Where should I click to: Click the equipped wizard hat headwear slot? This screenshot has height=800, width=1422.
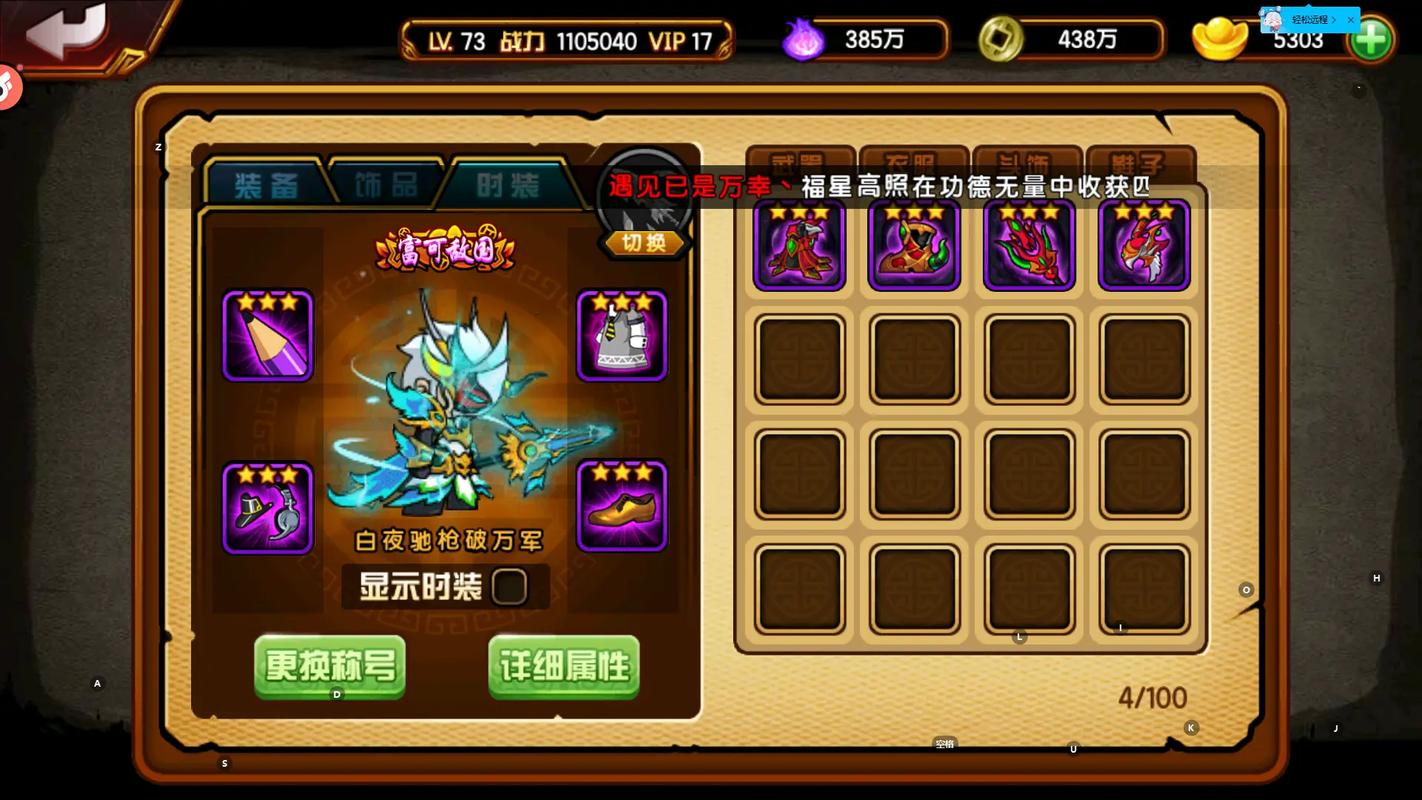point(267,507)
